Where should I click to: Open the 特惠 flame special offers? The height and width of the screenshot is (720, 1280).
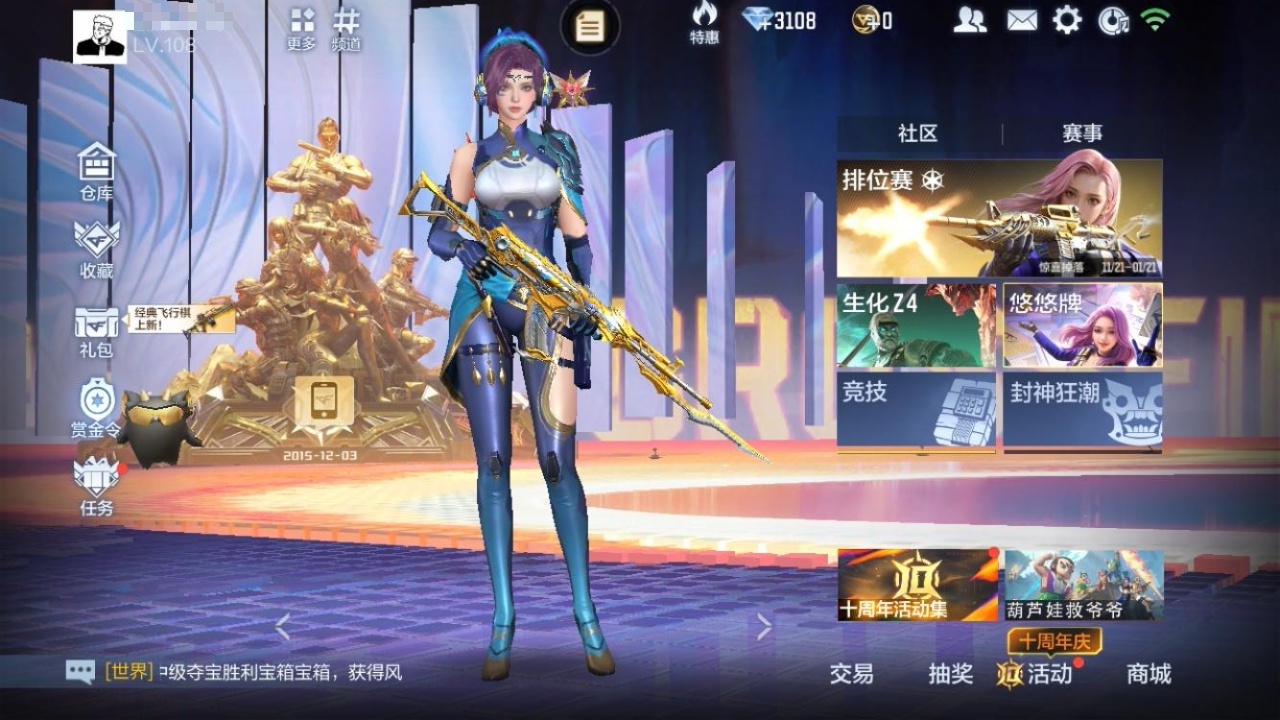704,22
